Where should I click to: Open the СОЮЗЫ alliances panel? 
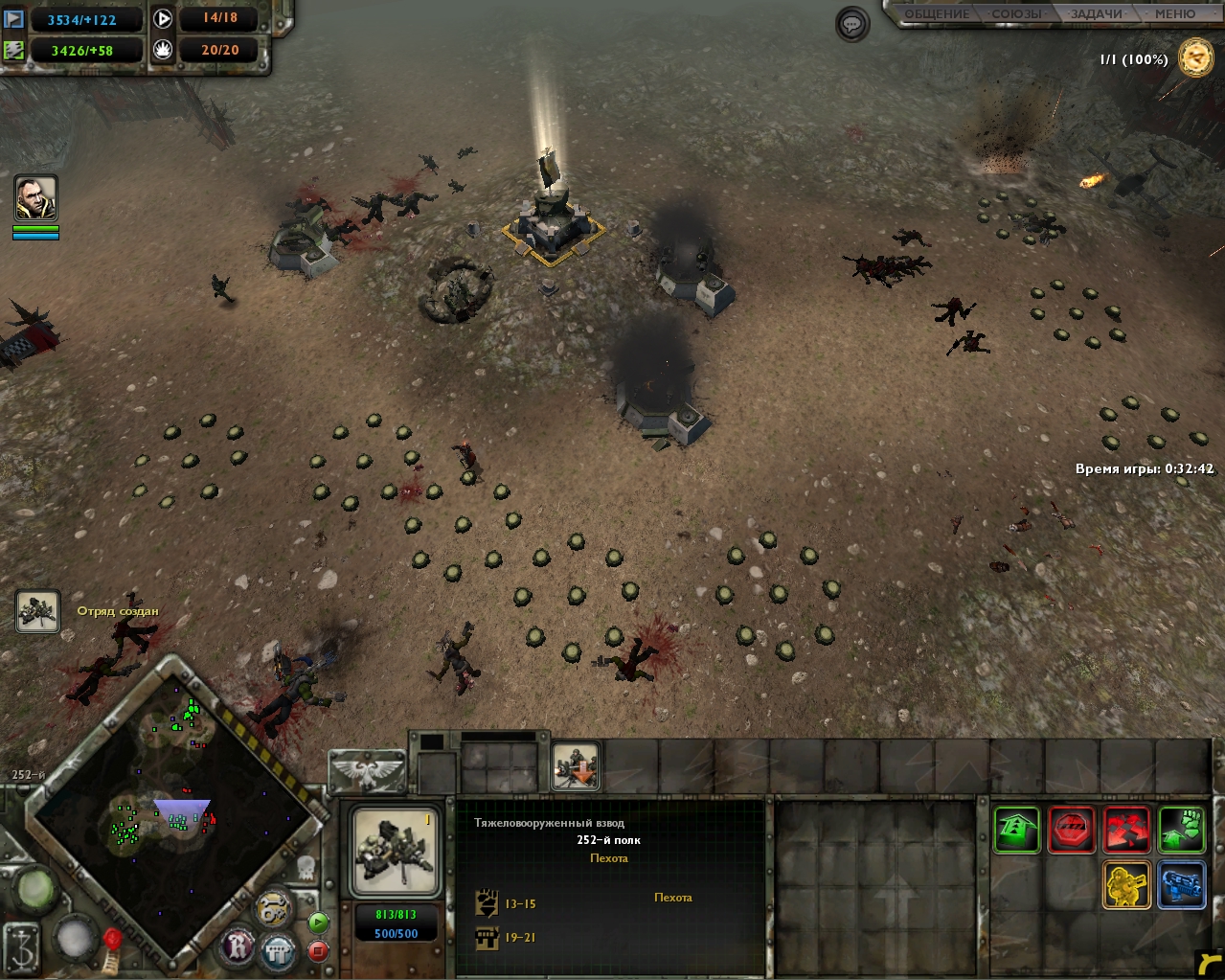1016,14
